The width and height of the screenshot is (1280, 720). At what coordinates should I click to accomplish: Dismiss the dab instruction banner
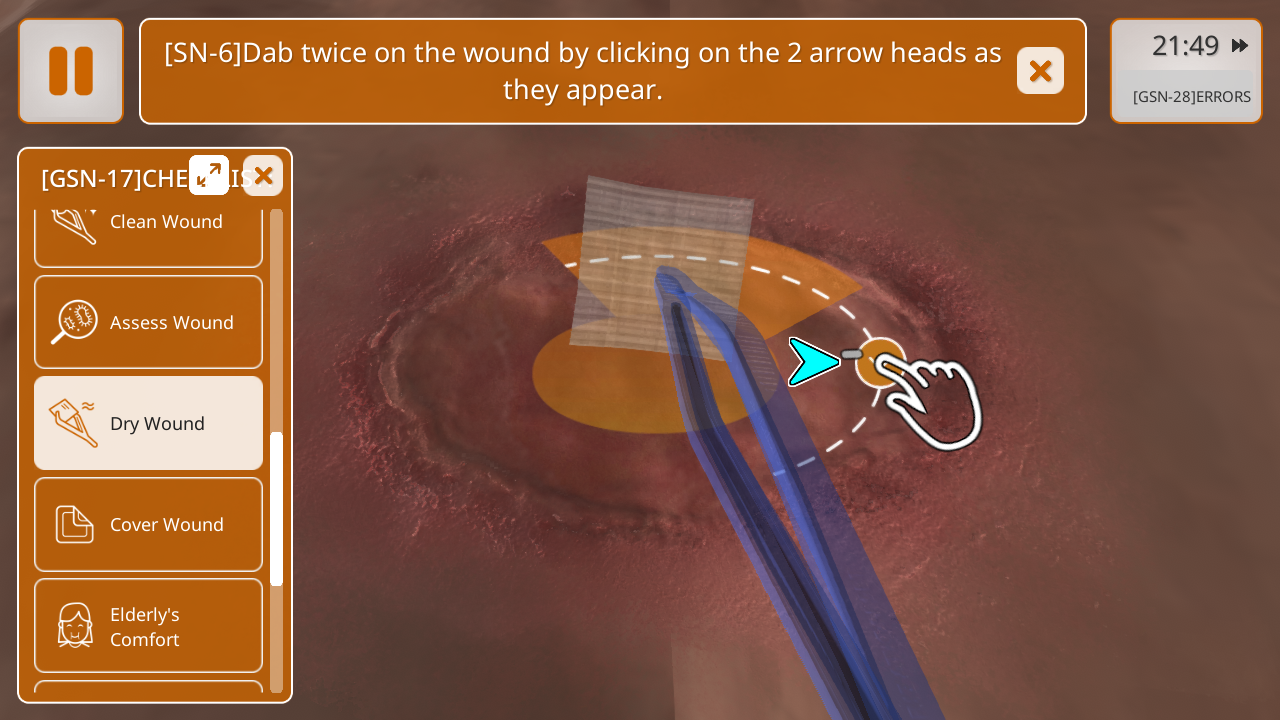pyautogui.click(x=1040, y=71)
